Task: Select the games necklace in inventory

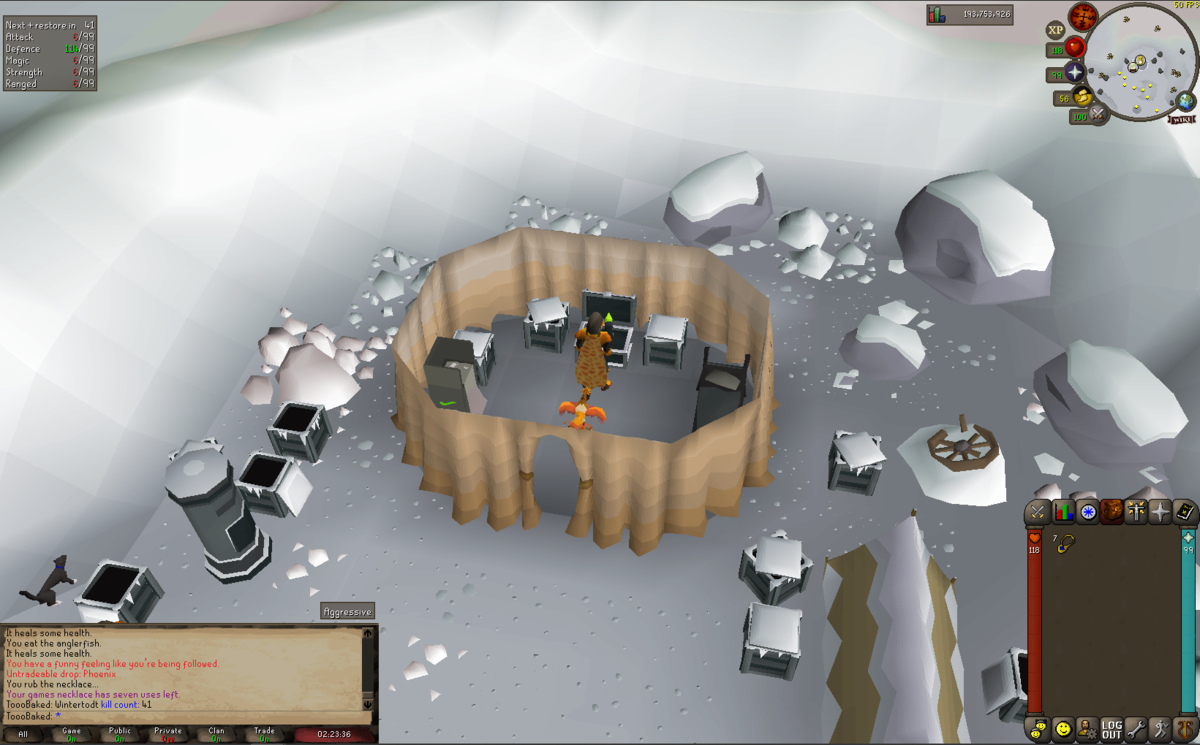Action: [1066, 543]
